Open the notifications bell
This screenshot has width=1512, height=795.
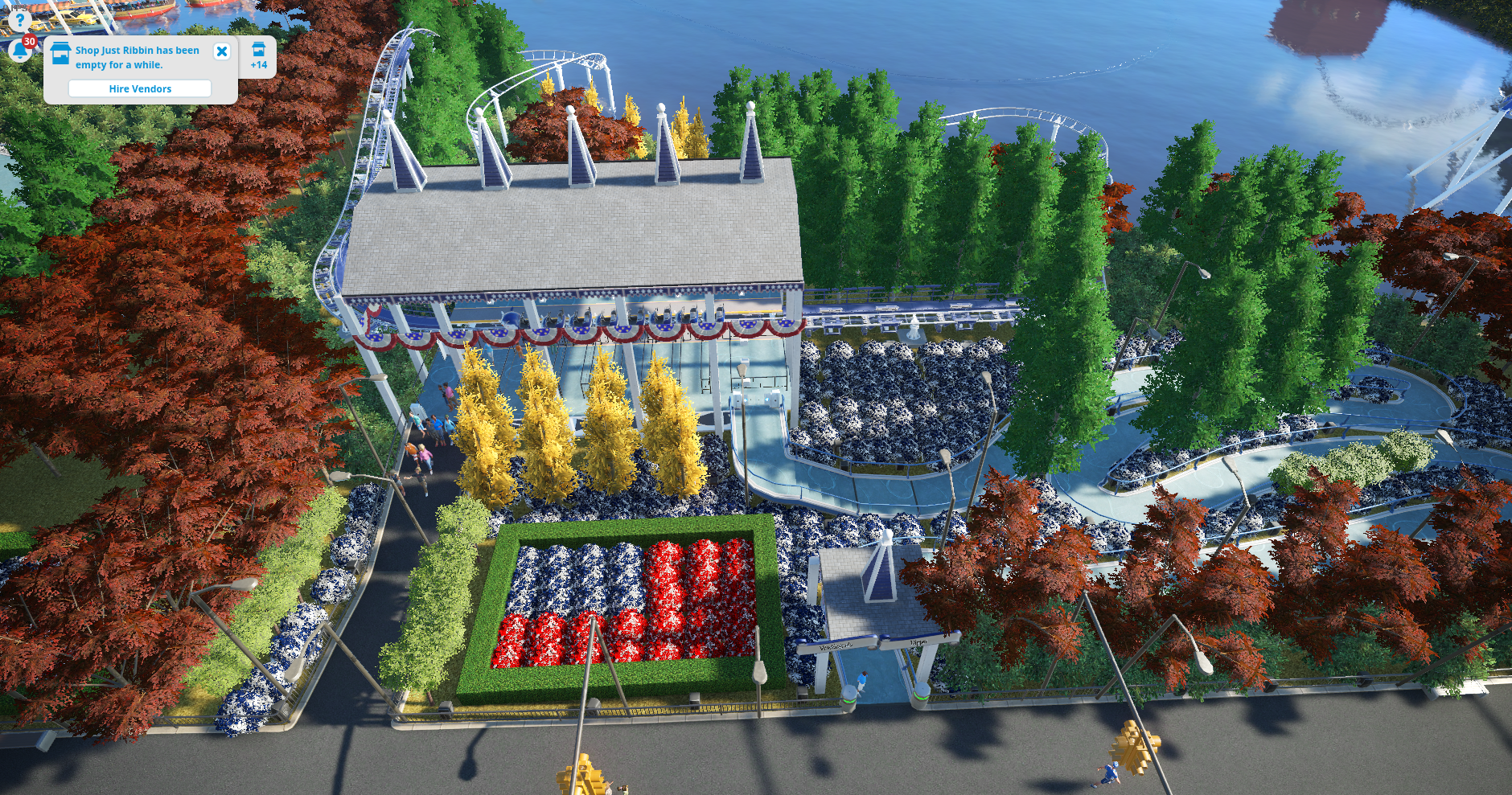pos(19,51)
